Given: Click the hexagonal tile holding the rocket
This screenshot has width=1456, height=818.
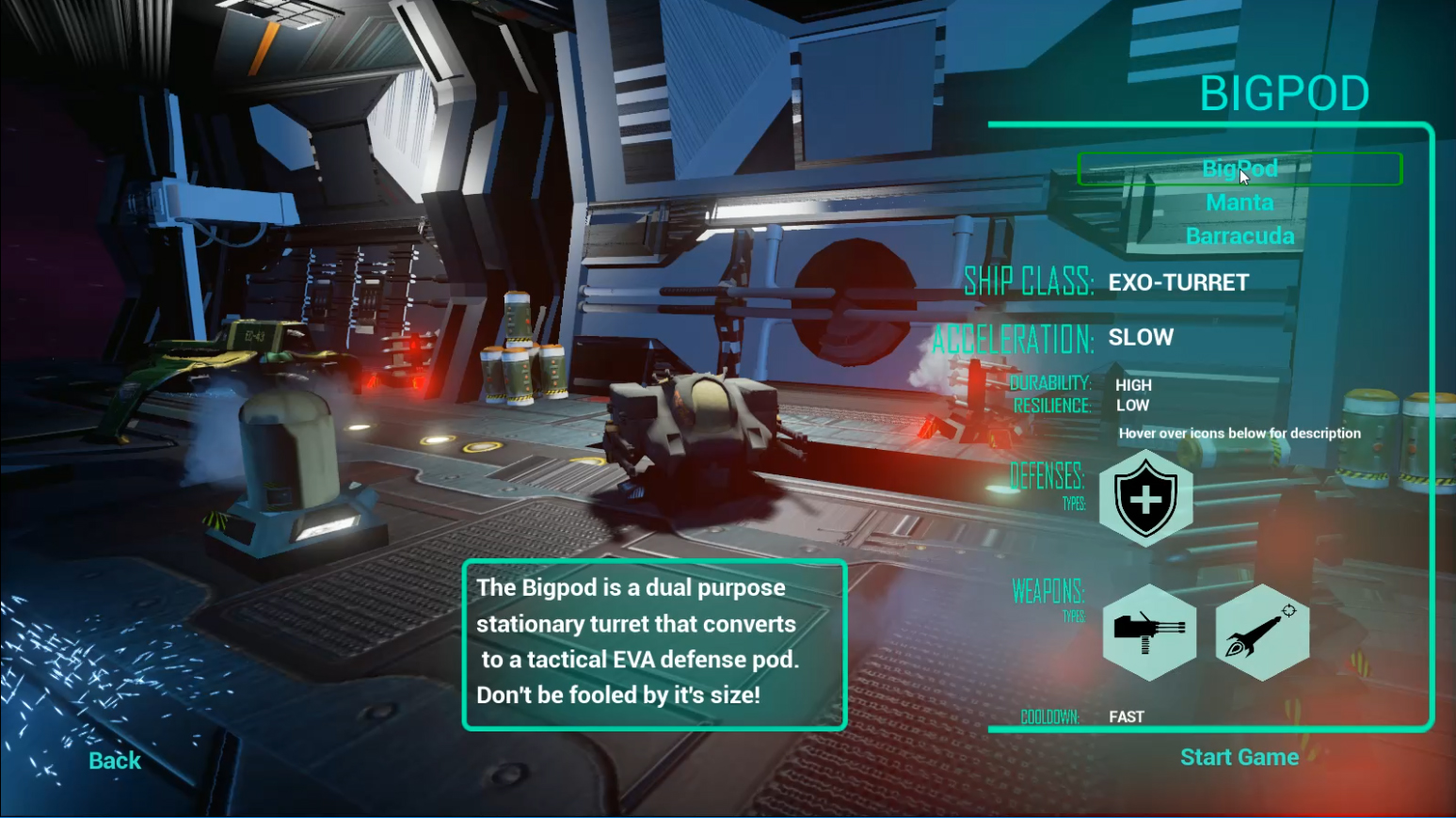Looking at the screenshot, I should point(1262,633).
